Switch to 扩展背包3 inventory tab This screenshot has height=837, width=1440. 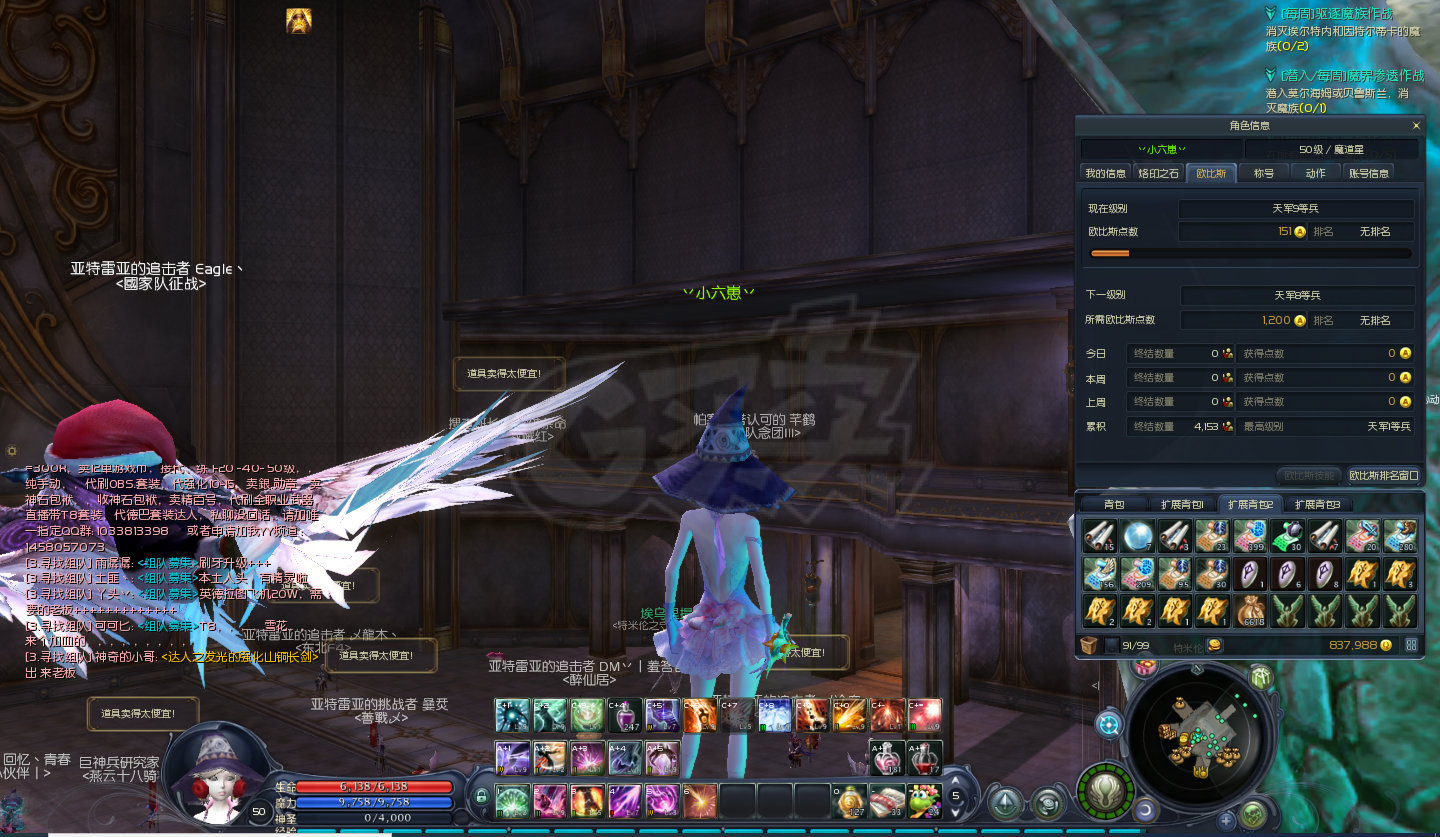pyautogui.click(x=1317, y=504)
